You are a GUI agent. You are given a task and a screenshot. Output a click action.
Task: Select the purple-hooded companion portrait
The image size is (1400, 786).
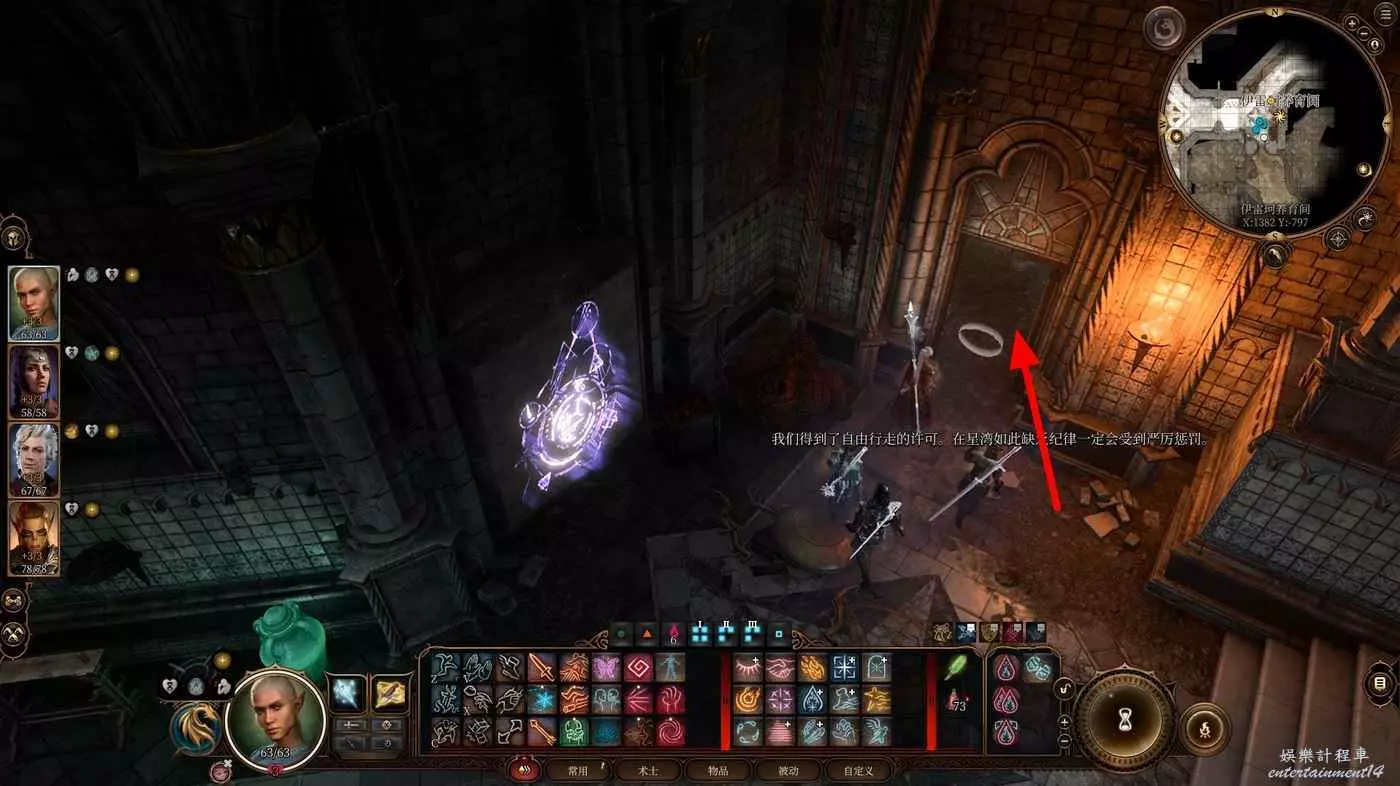click(x=34, y=381)
